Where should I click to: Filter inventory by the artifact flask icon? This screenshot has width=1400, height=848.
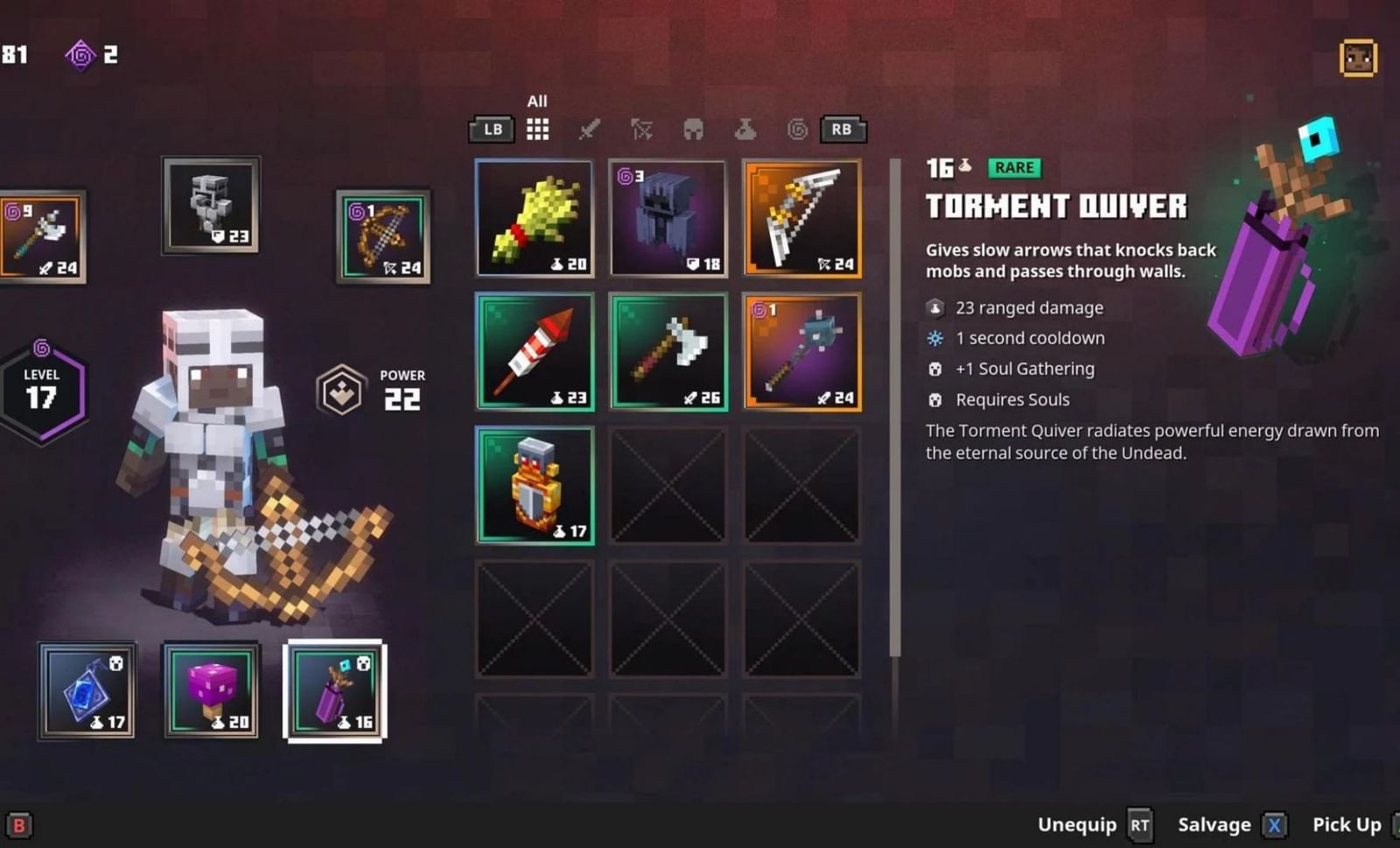tap(745, 129)
